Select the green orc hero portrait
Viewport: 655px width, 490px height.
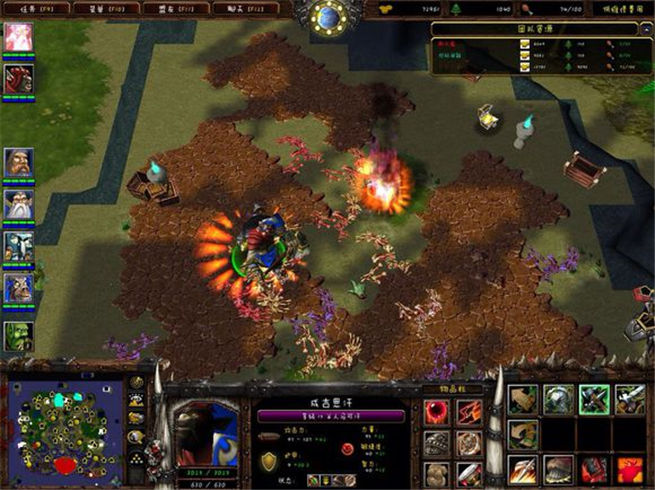click(18, 336)
